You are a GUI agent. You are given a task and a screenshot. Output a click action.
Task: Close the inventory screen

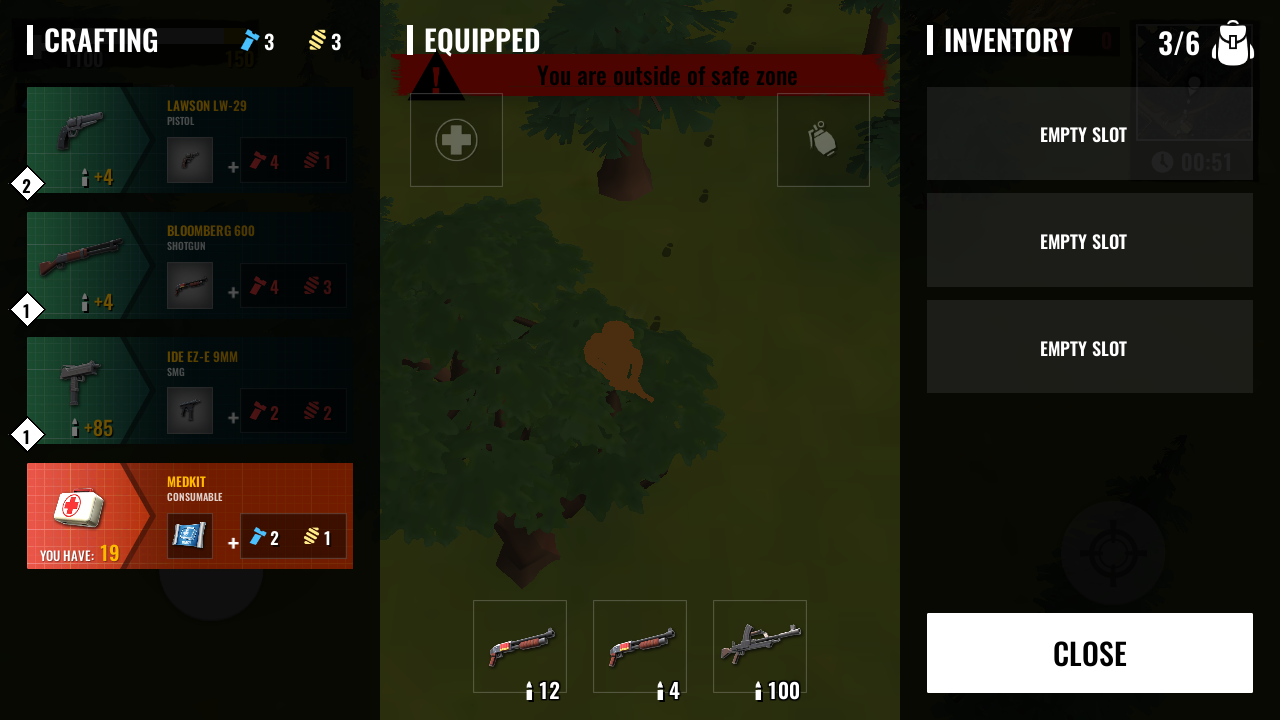(x=1089, y=653)
